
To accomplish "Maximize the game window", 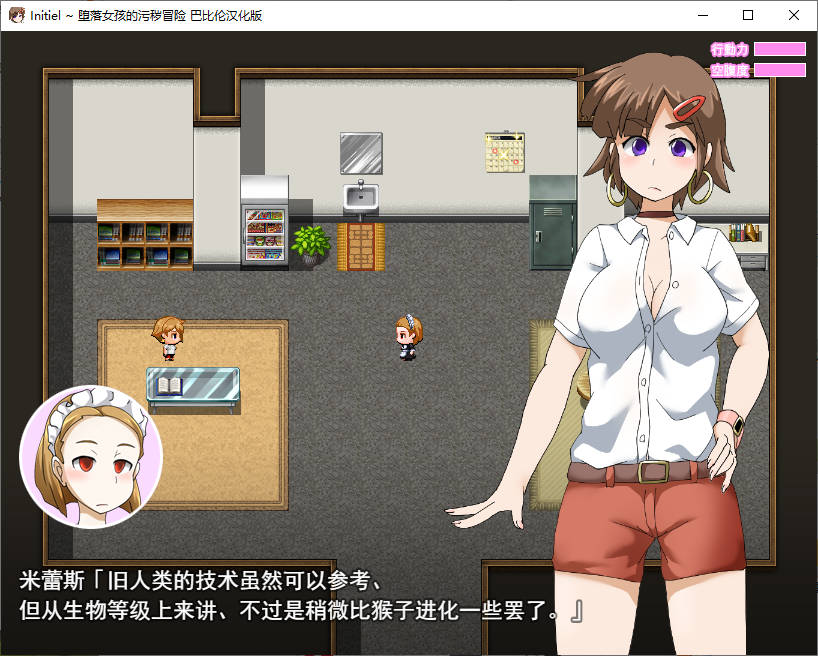I will tap(748, 15).
